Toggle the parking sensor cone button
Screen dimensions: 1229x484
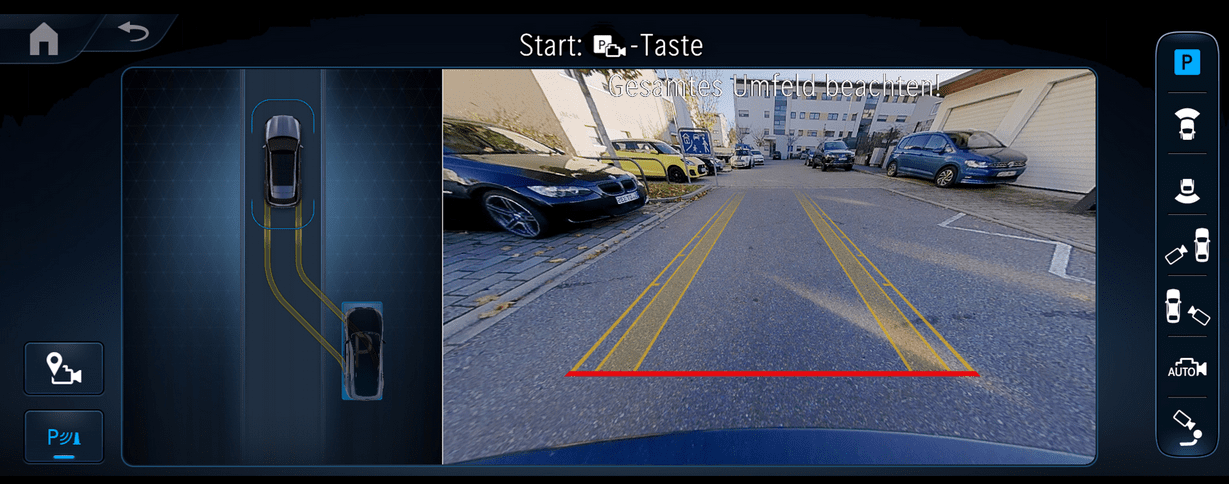tap(64, 437)
